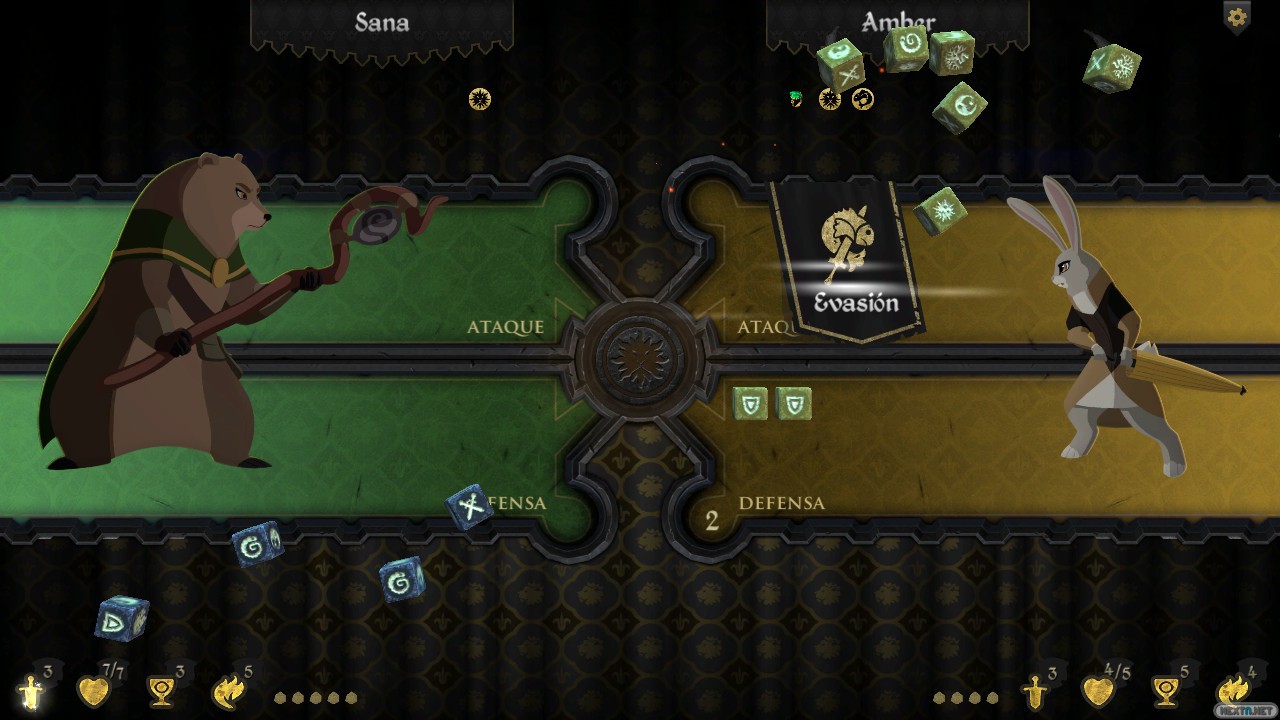The width and height of the screenshot is (1280, 720).
Task: Select Sana's glowing sword fight icon
Action: pos(32,690)
